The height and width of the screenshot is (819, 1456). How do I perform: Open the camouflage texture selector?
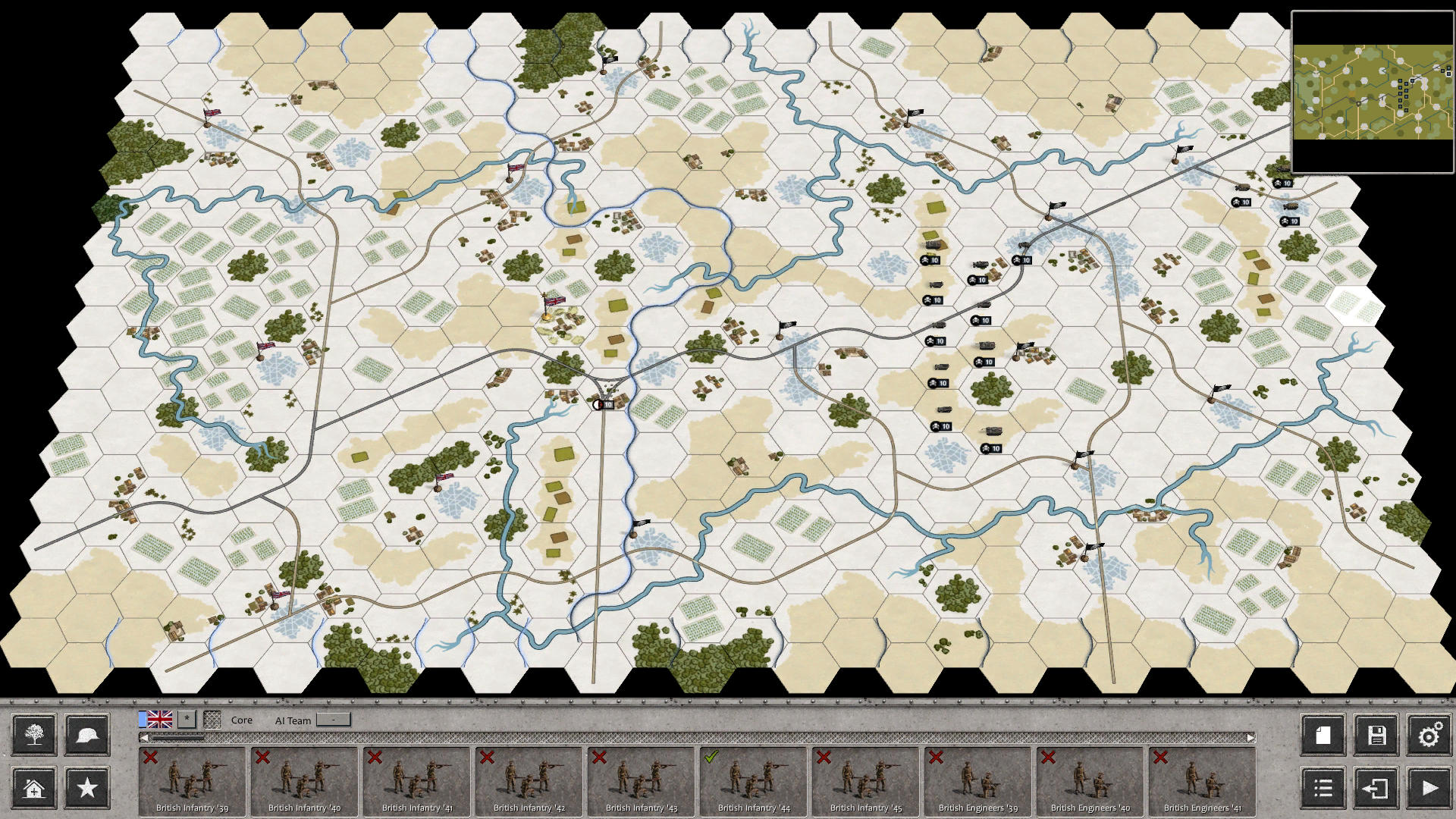click(215, 719)
